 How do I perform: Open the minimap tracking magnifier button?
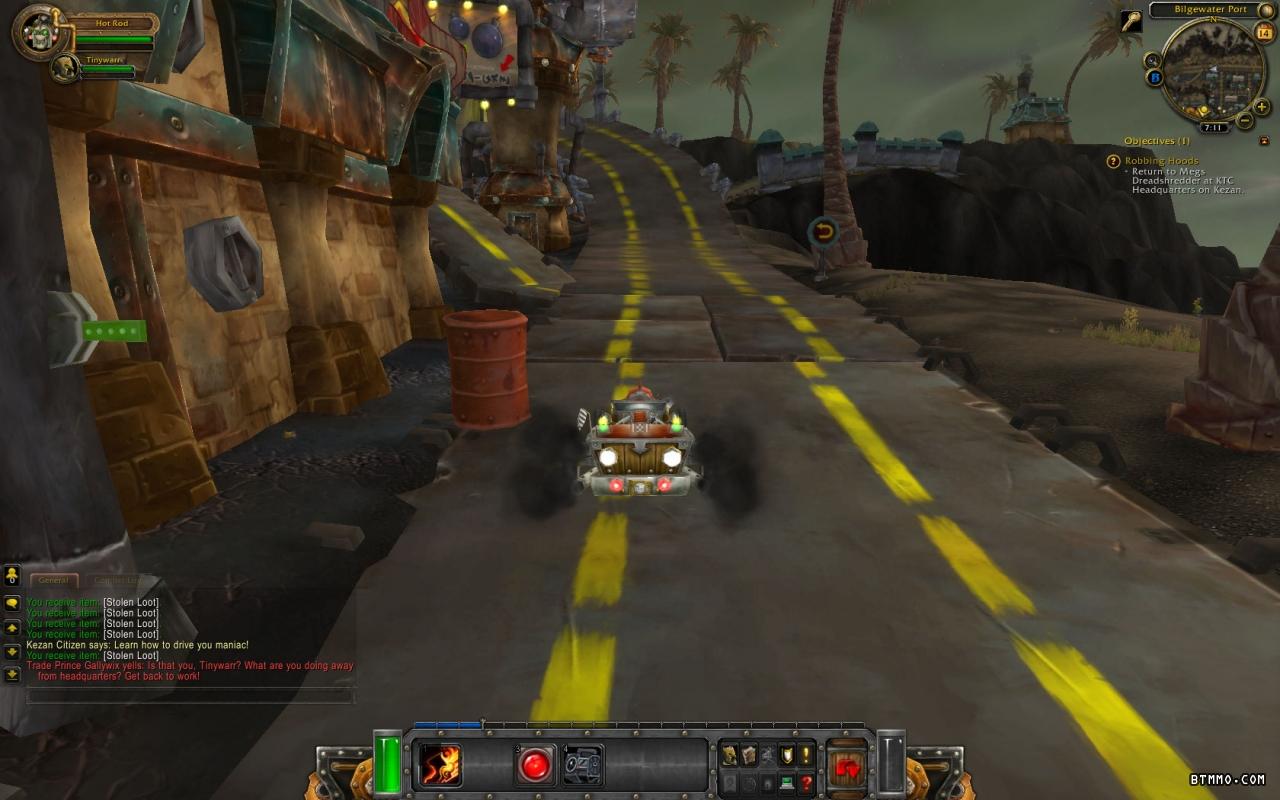(1152, 60)
